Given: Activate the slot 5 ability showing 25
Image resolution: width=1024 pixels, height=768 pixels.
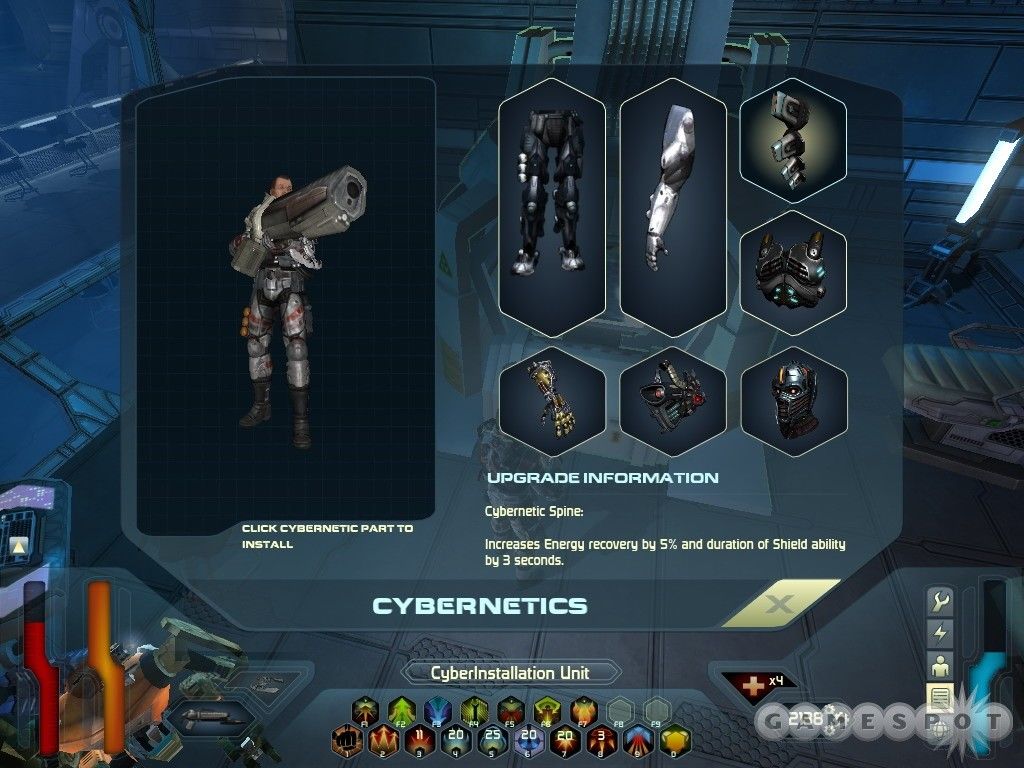Looking at the screenshot, I should (491, 742).
